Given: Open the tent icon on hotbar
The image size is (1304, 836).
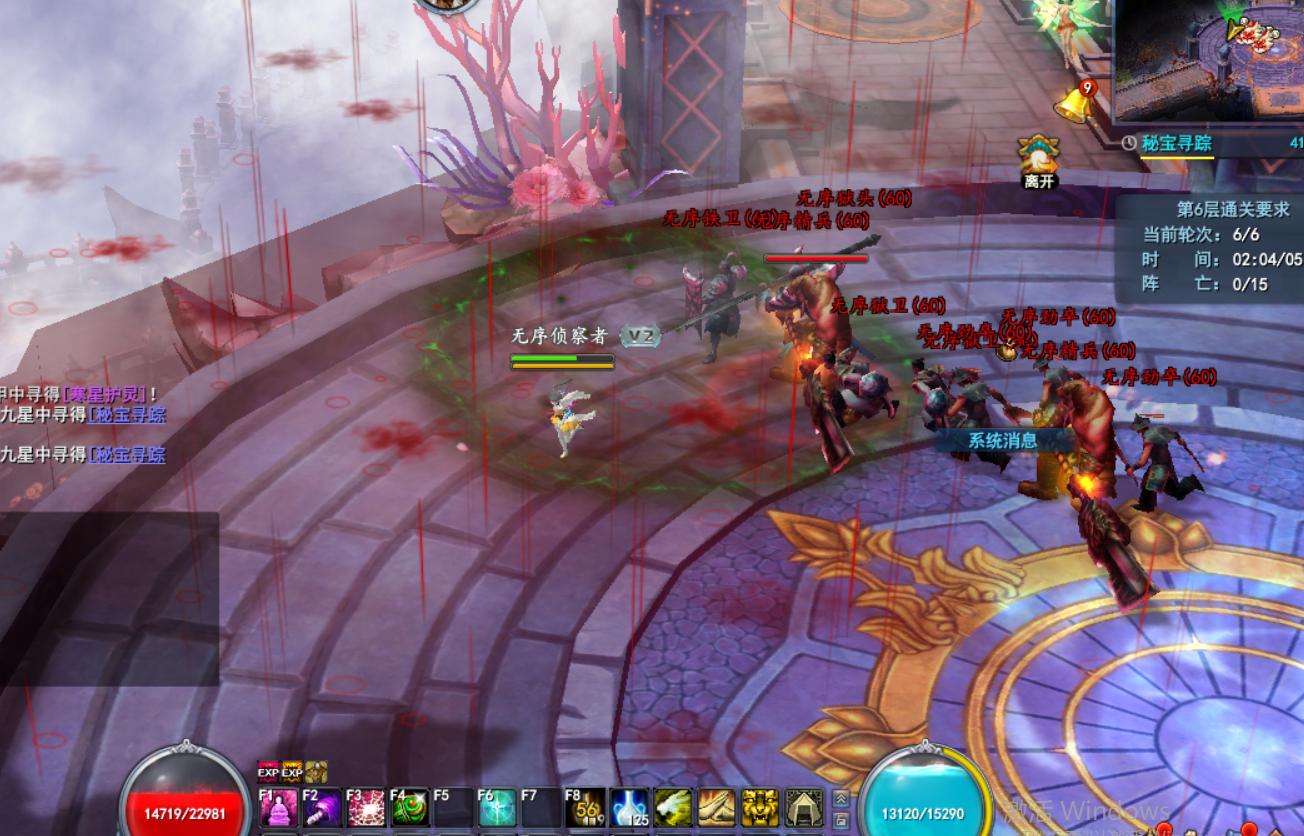Looking at the screenshot, I should click(x=804, y=807).
